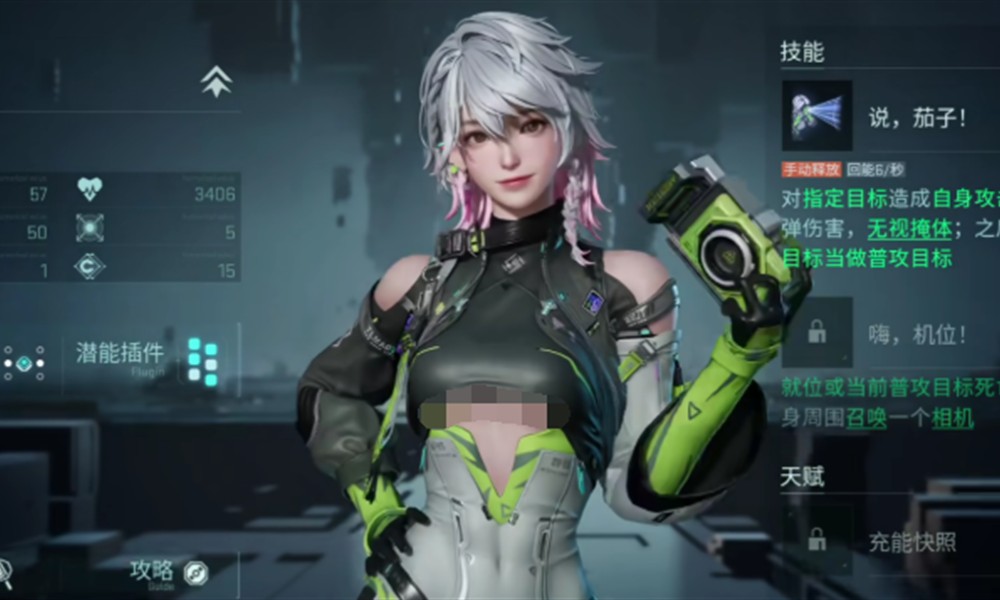Click the diamond node icon beside 潜能插件
1000x600 pixels.
[23, 362]
